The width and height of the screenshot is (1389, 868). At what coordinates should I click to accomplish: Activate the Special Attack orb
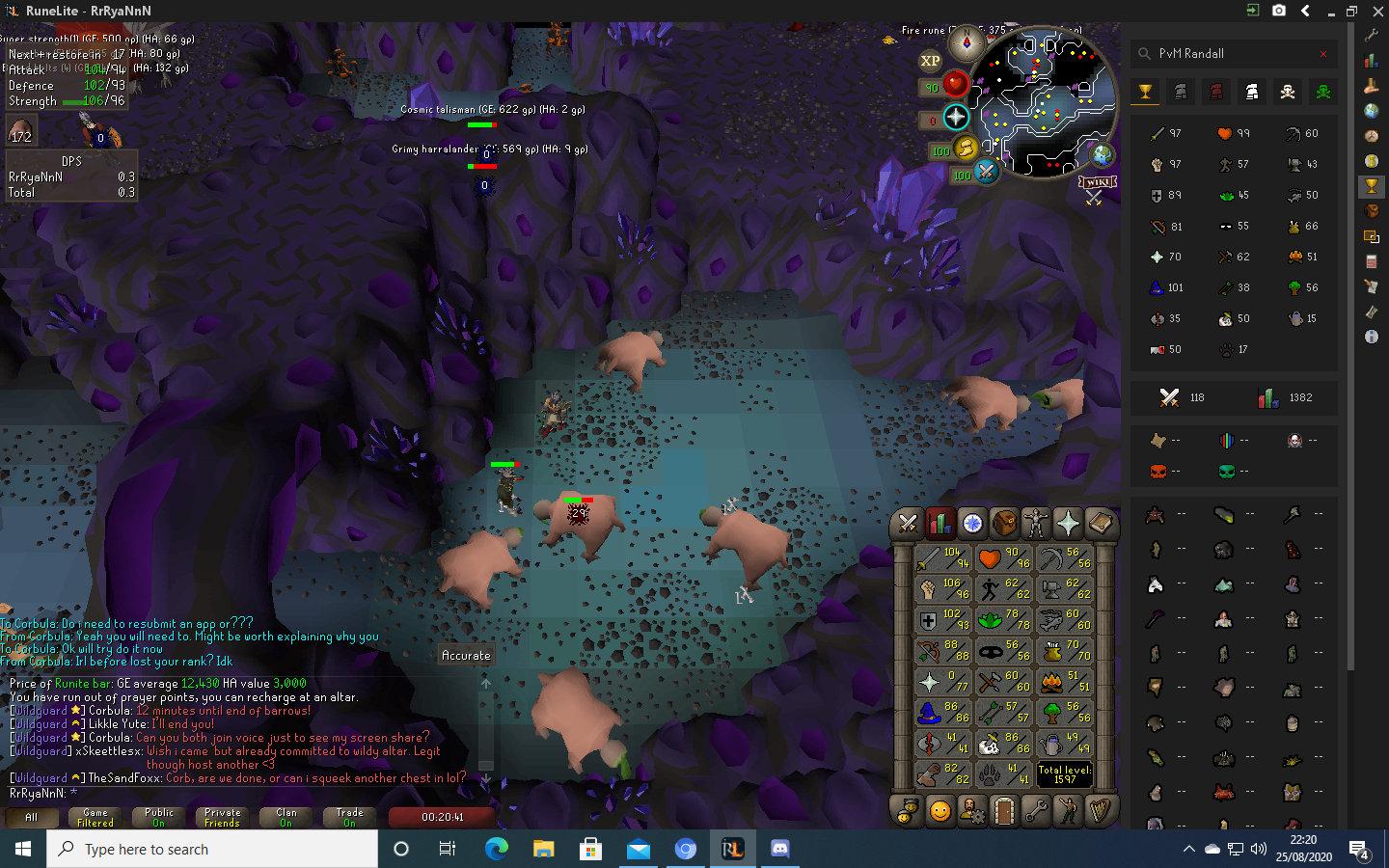click(986, 172)
